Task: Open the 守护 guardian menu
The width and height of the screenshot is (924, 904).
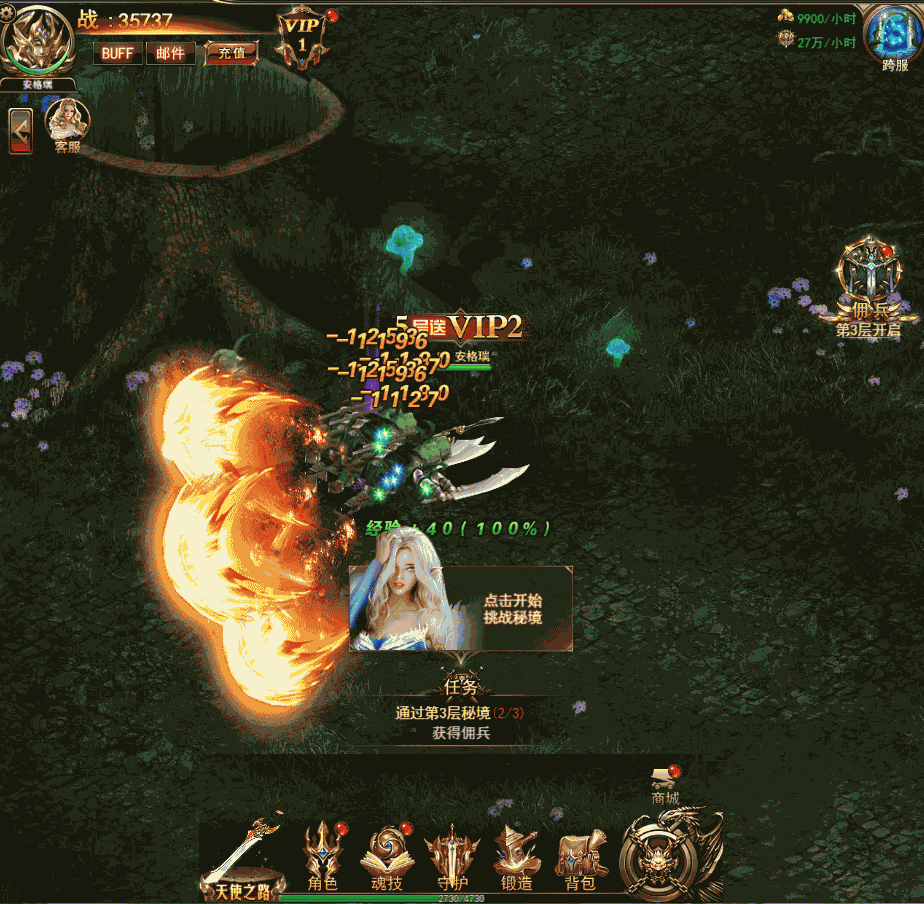Action: [x=453, y=857]
